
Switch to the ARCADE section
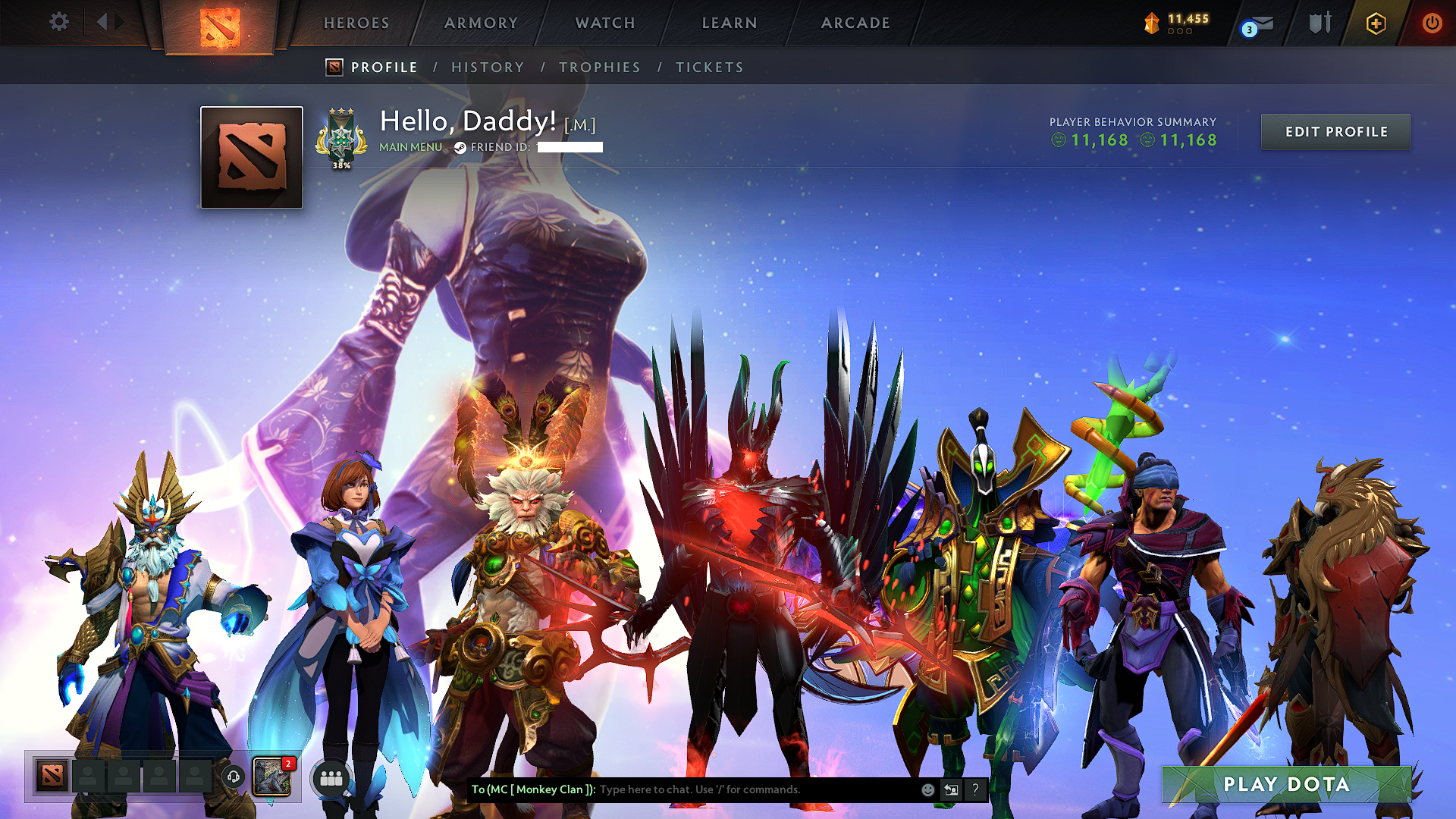855,23
